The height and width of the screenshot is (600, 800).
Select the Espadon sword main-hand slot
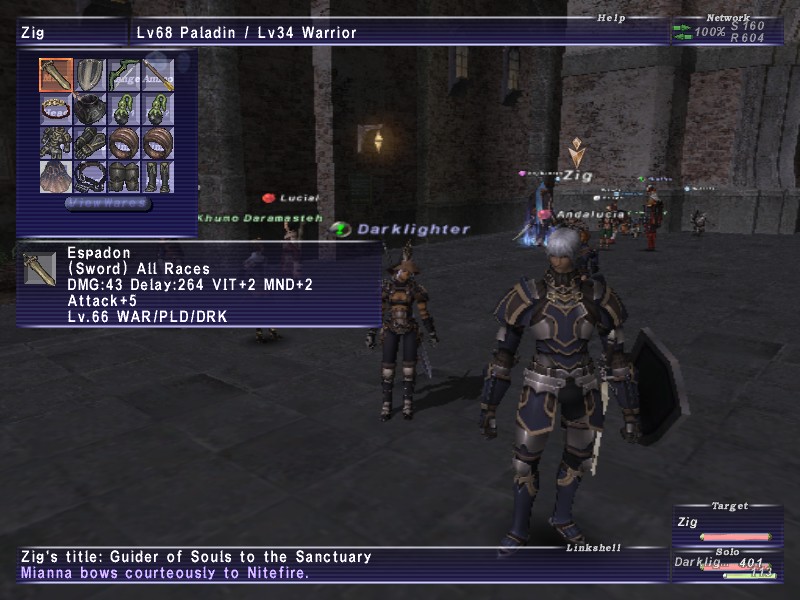pos(55,76)
